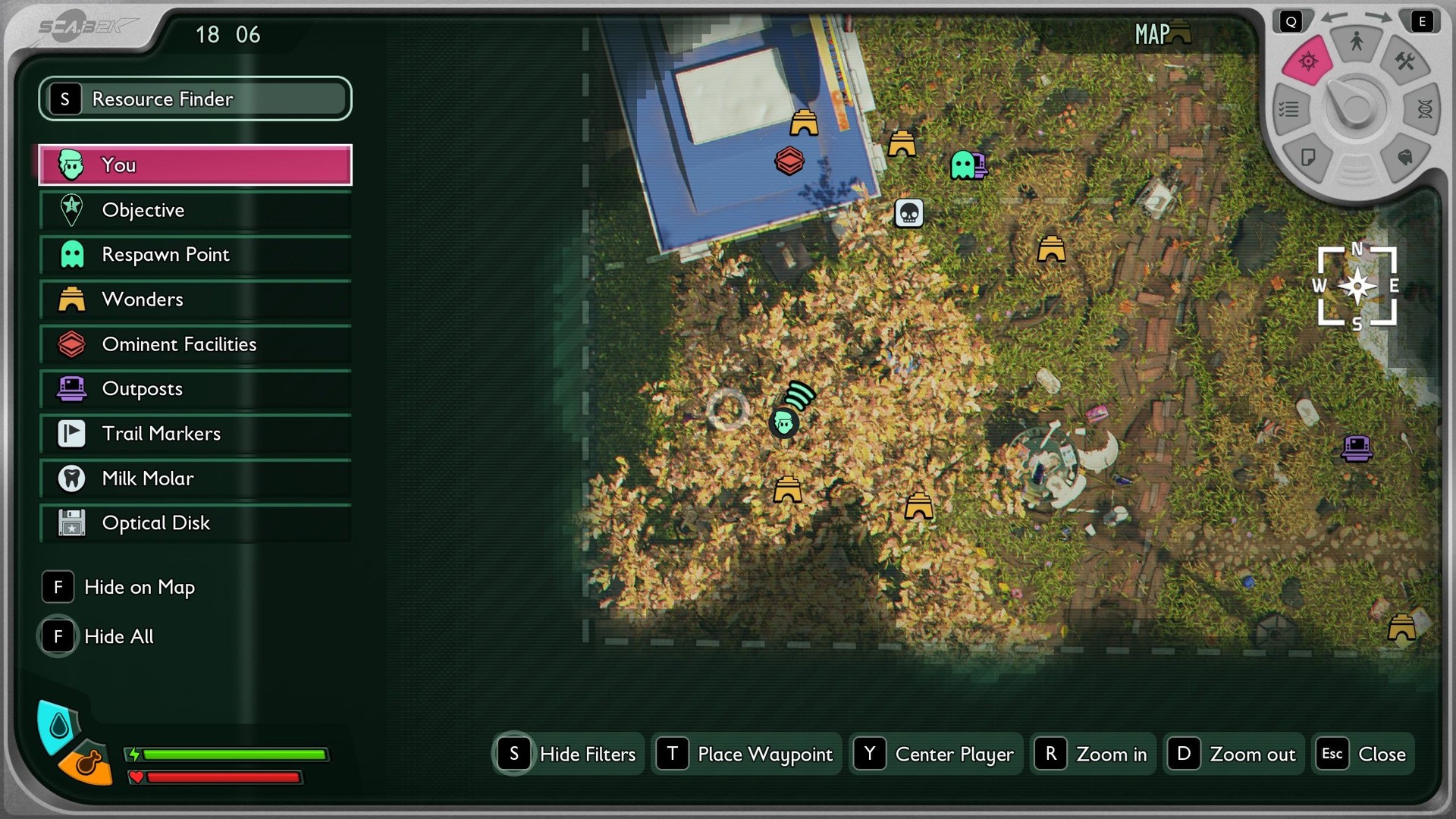Select the Objective filter entry

pos(195,210)
